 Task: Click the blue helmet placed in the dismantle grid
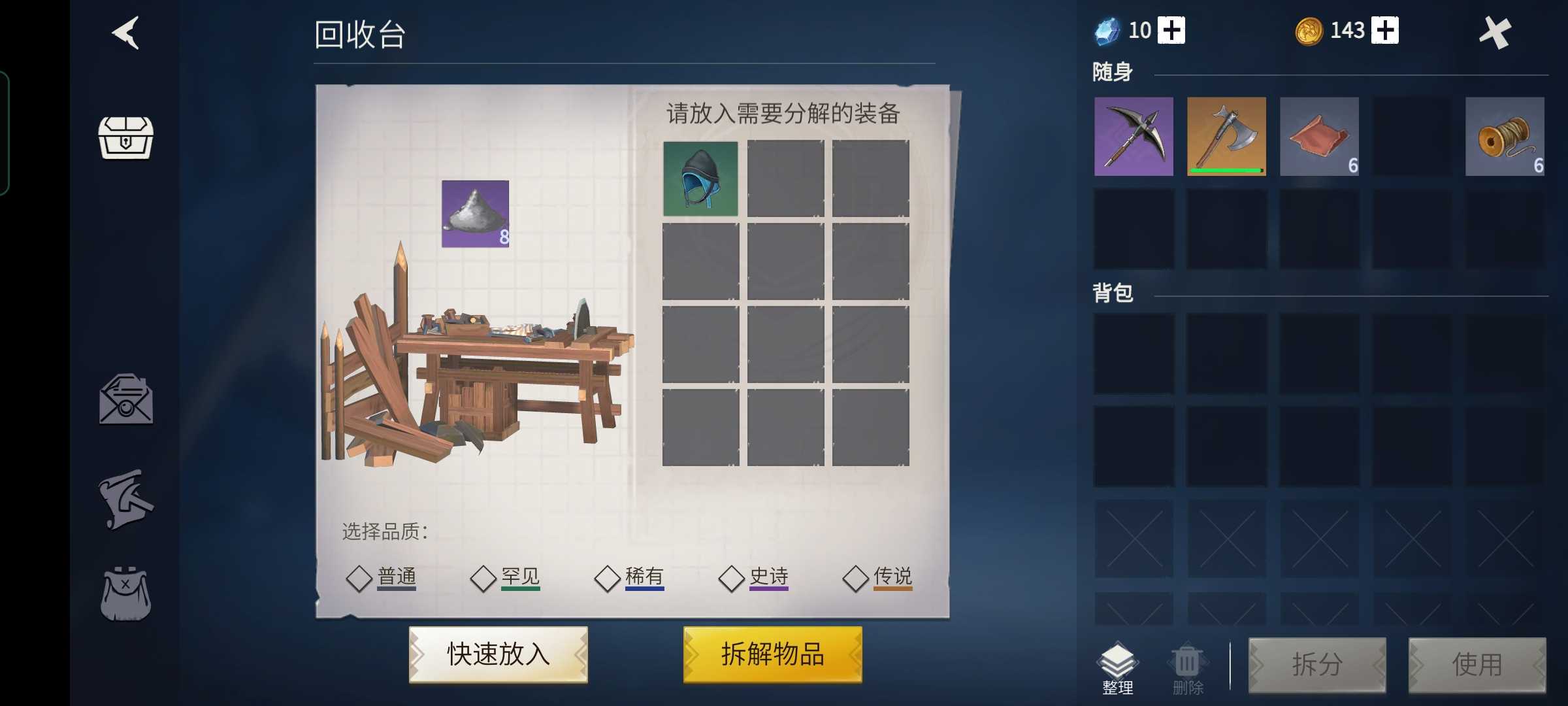pyautogui.click(x=700, y=176)
